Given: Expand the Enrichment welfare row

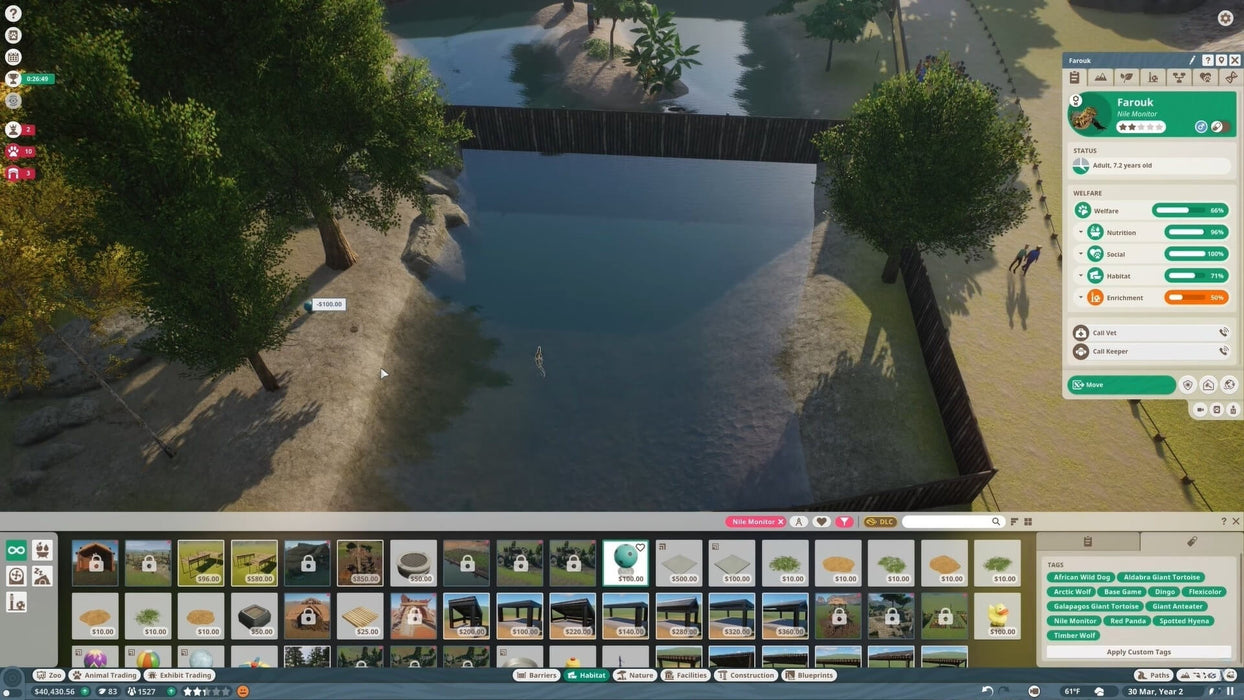Looking at the screenshot, I should (1081, 297).
